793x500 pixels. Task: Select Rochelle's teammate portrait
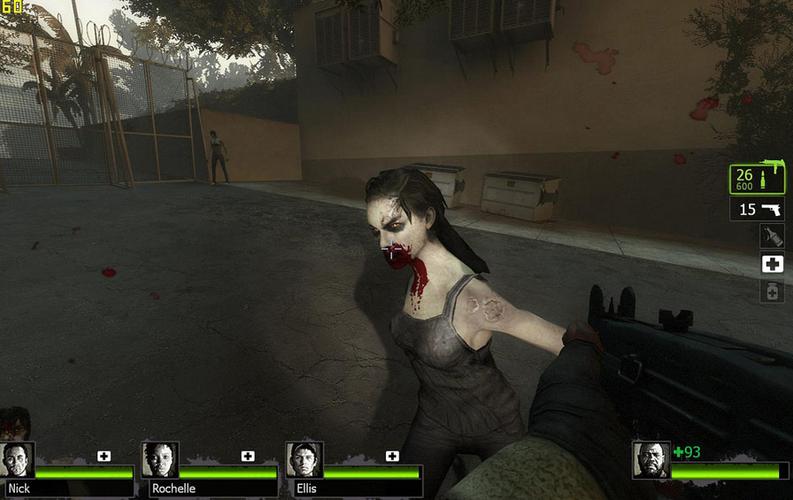160,460
